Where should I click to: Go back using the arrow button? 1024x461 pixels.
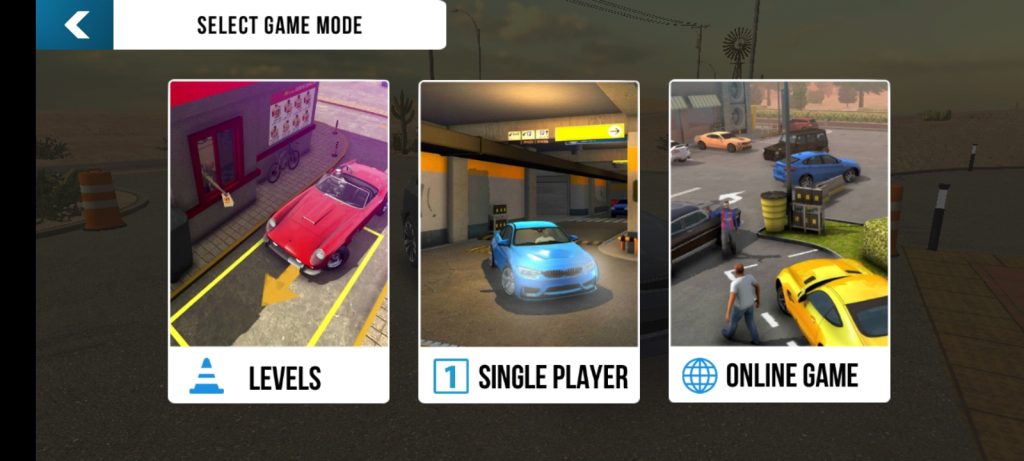tap(75, 25)
